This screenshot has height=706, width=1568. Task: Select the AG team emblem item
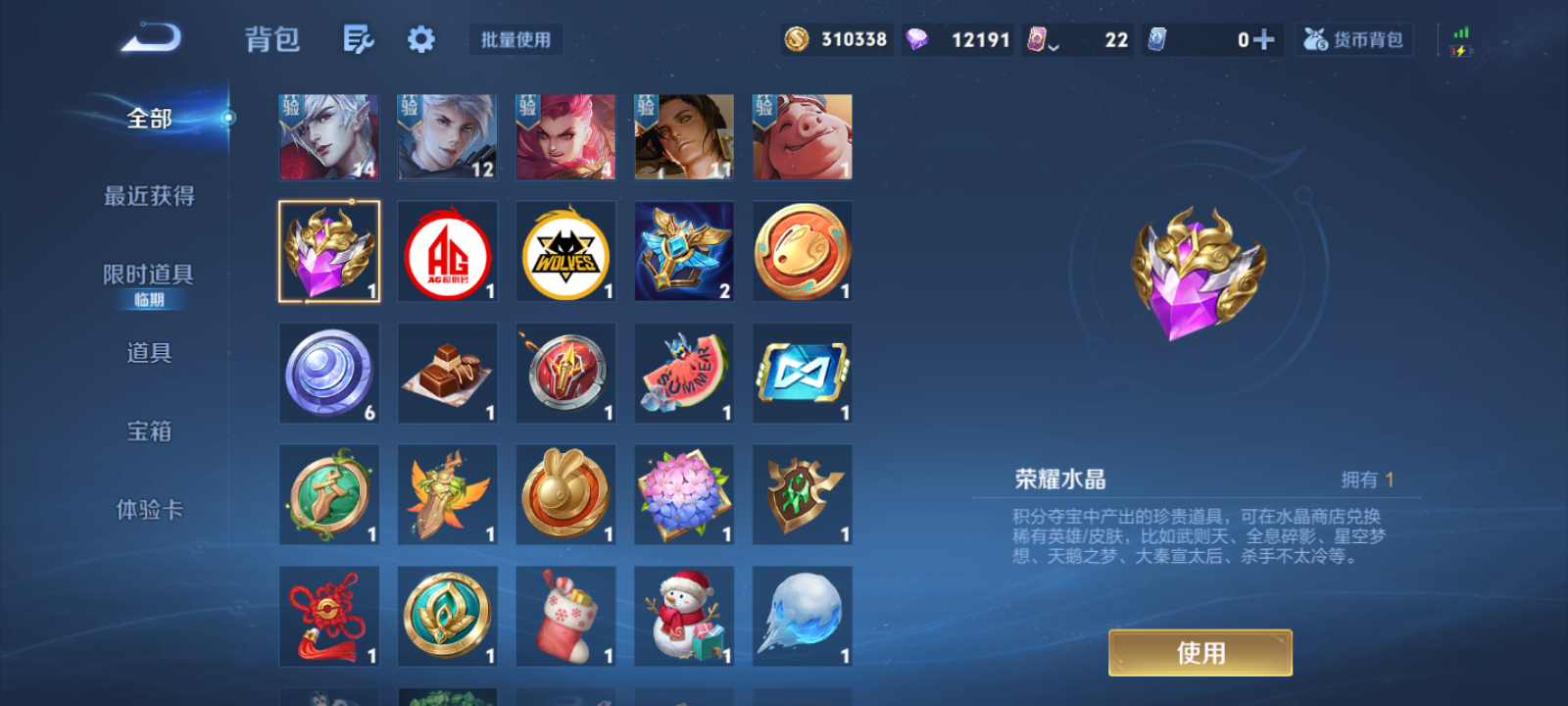(447, 250)
